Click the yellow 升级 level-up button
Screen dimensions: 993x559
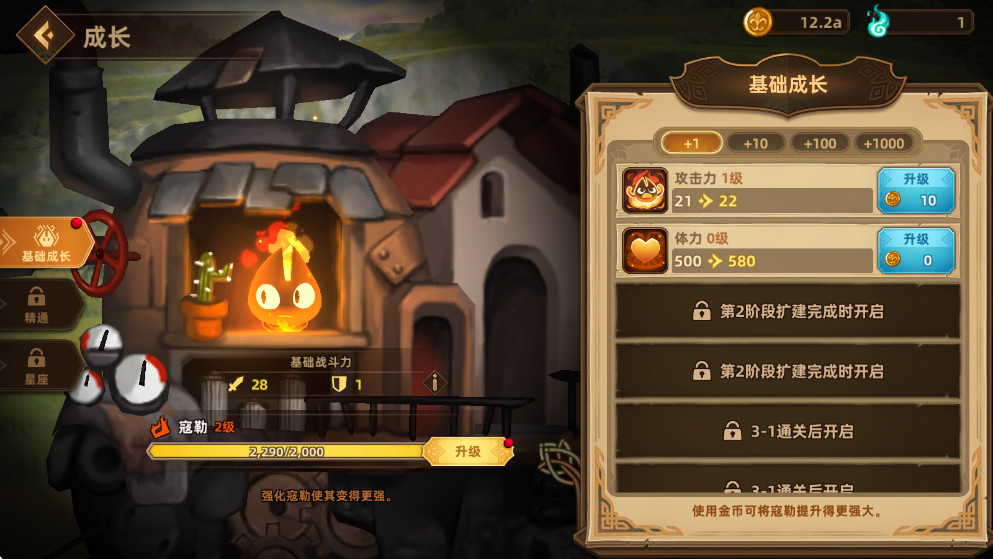coord(468,452)
